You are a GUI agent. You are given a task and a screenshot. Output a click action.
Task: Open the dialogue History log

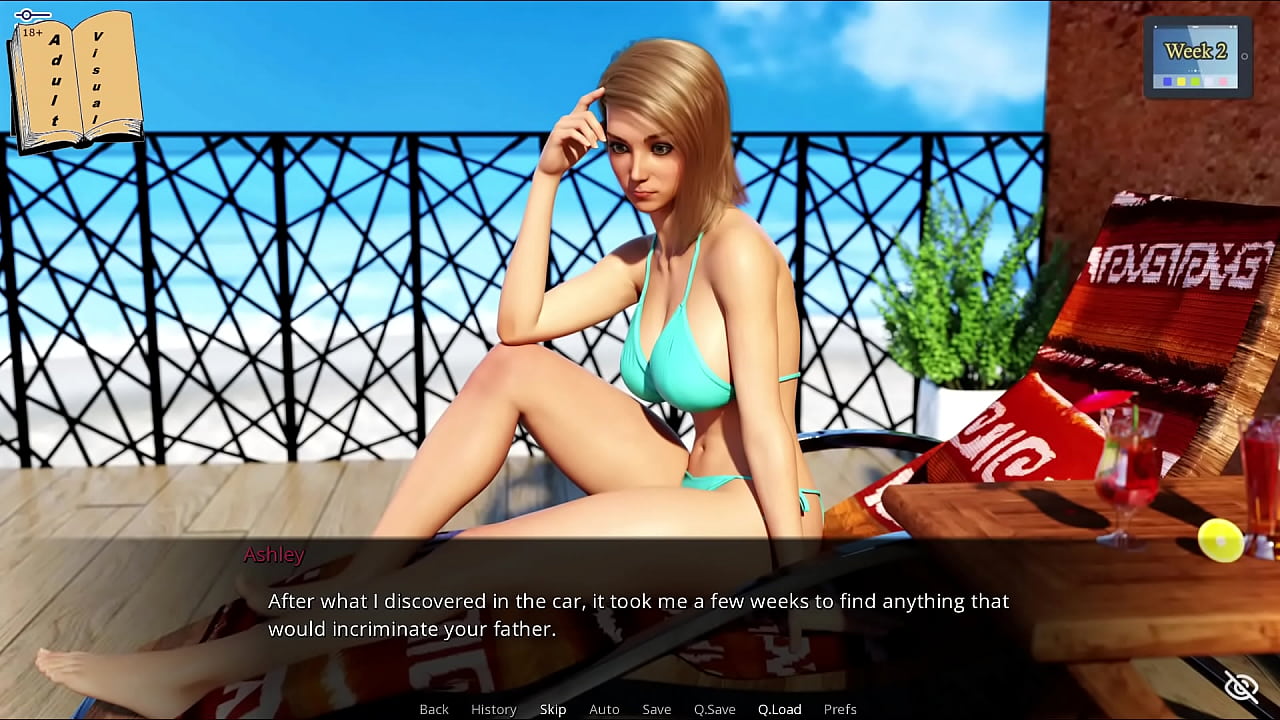pyautogui.click(x=493, y=709)
